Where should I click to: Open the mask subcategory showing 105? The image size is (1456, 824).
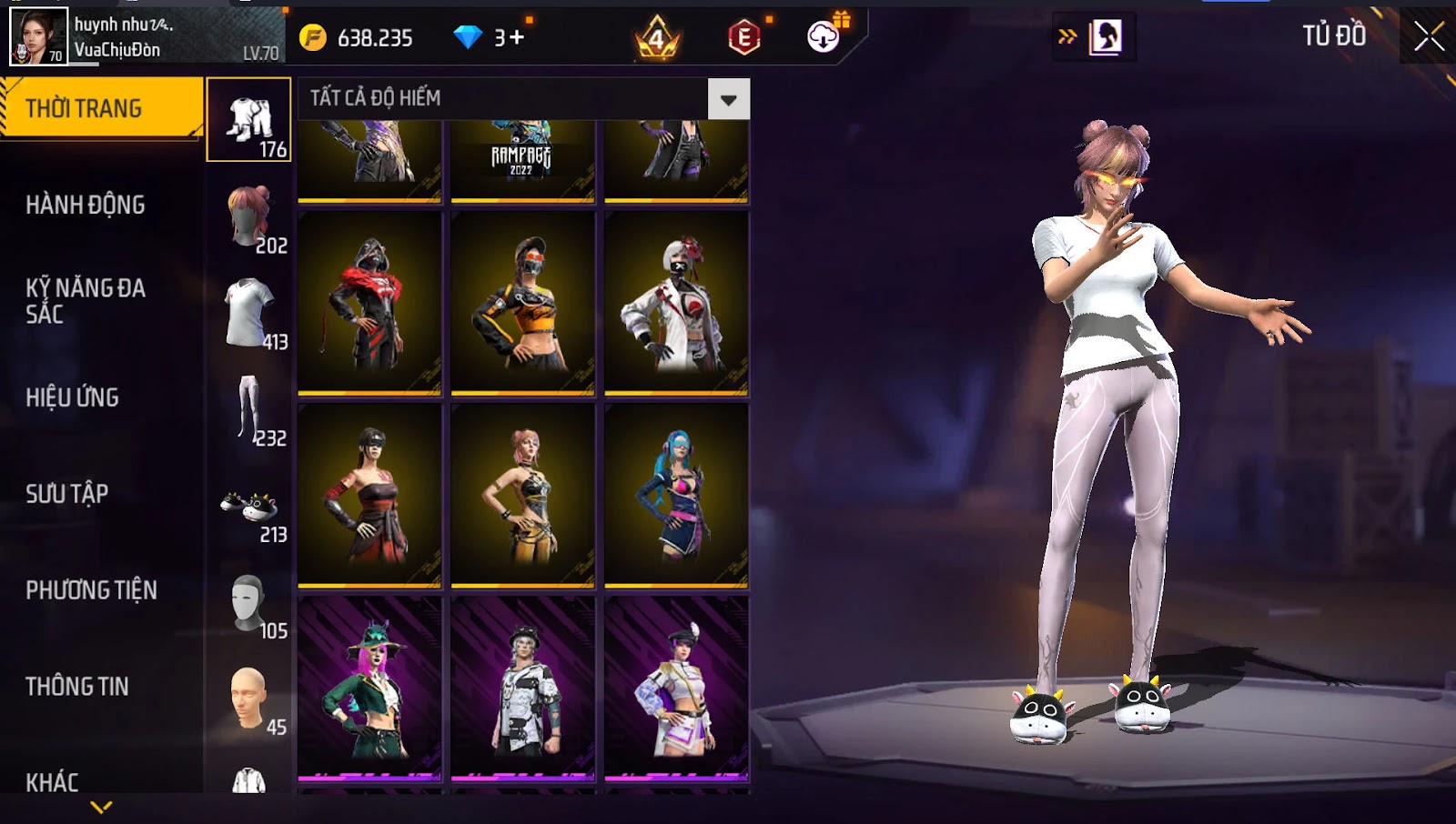coord(249,605)
